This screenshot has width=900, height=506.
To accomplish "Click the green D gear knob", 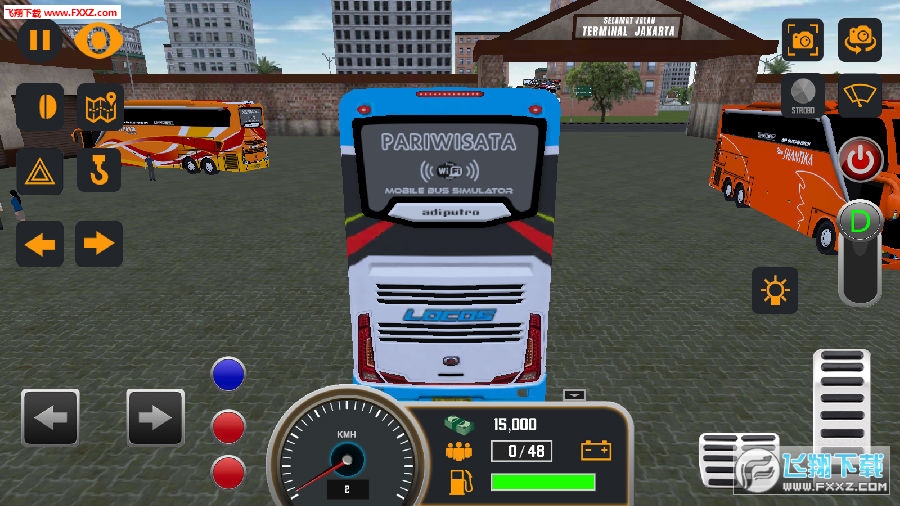I will pos(859,221).
